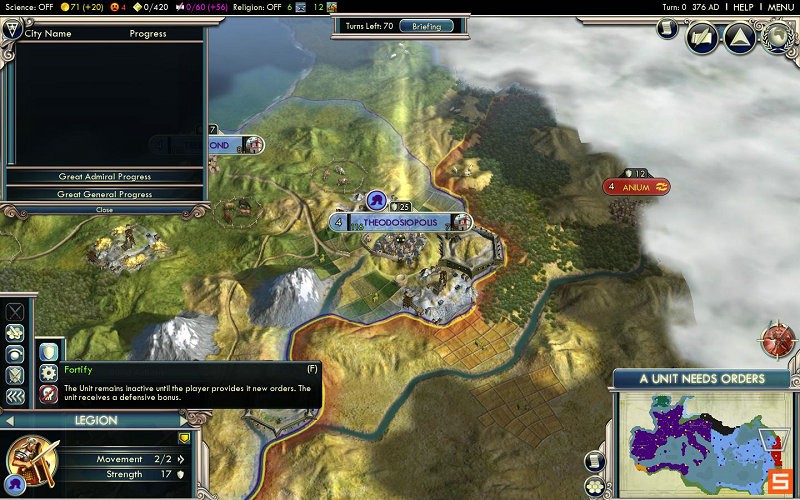Open the Theodosiopolis city banner
The width and height of the screenshot is (800, 500).
coord(400,222)
